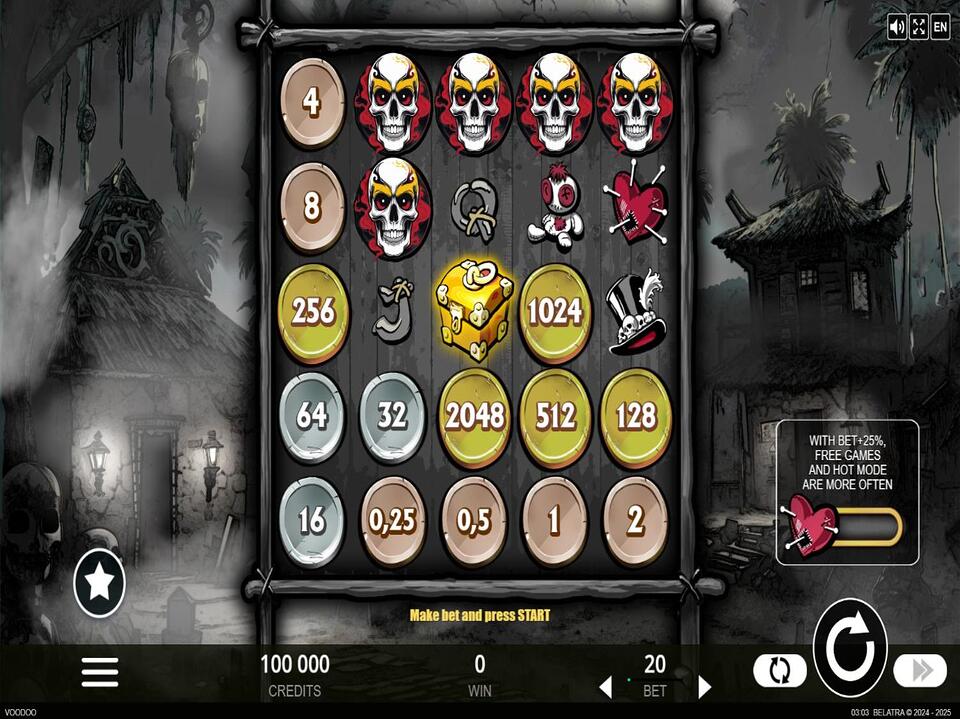Screen dimensions: 960x719
Task: Click the fast-forward turbo button
Action: pyautogui.click(x=919, y=670)
